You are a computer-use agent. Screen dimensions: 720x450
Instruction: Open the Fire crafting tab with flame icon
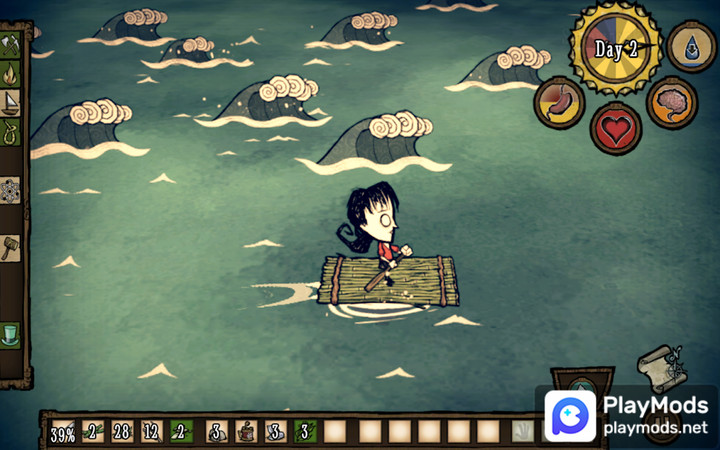(12, 74)
